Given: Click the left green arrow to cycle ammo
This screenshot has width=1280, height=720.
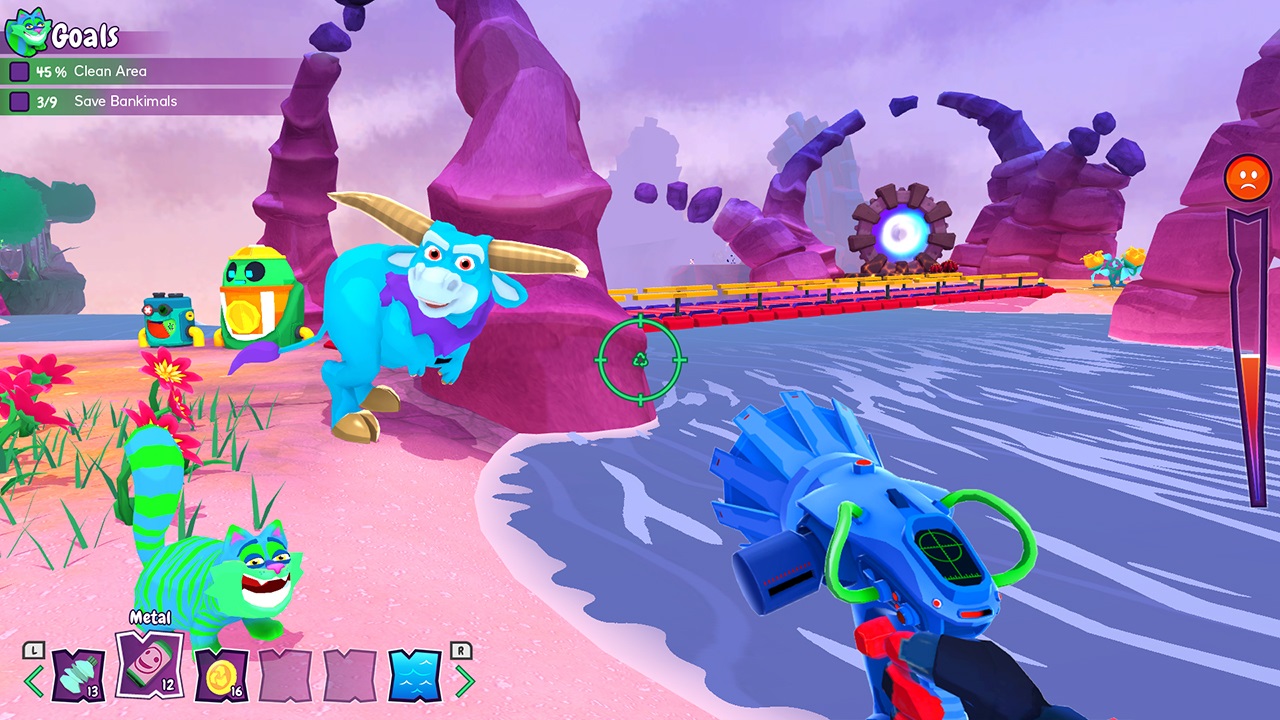Looking at the screenshot, I should (33, 683).
